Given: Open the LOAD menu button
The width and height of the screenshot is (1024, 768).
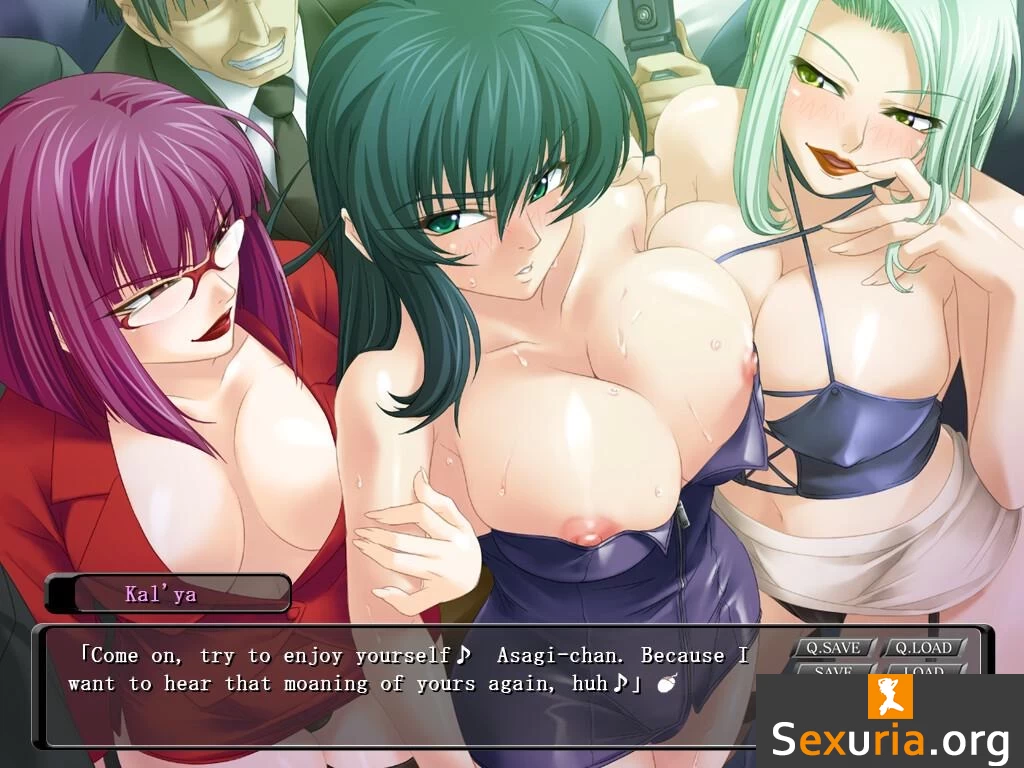Looking at the screenshot, I should click(923, 669).
